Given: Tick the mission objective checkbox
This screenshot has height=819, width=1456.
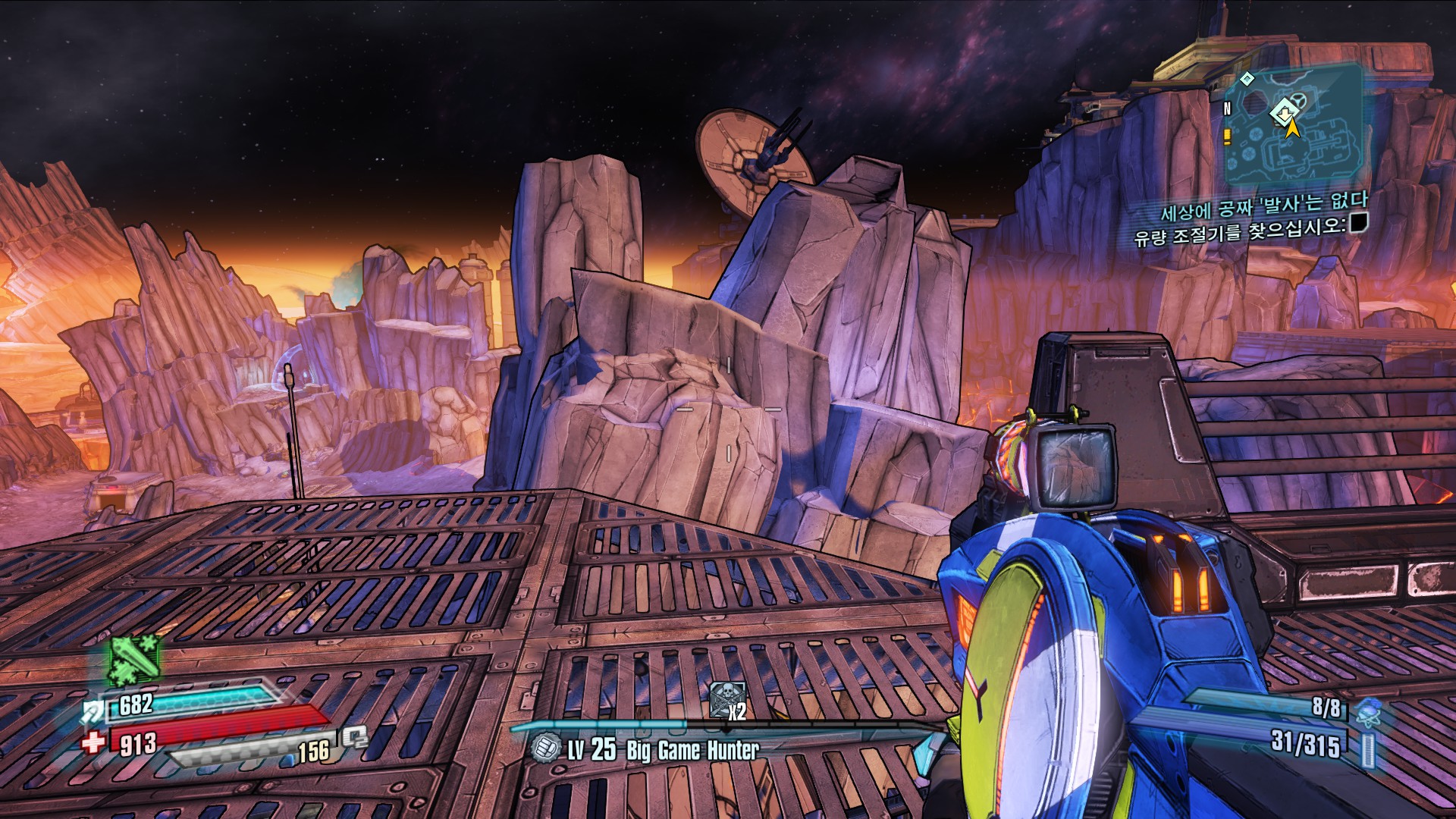Looking at the screenshot, I should [1358, 223].
